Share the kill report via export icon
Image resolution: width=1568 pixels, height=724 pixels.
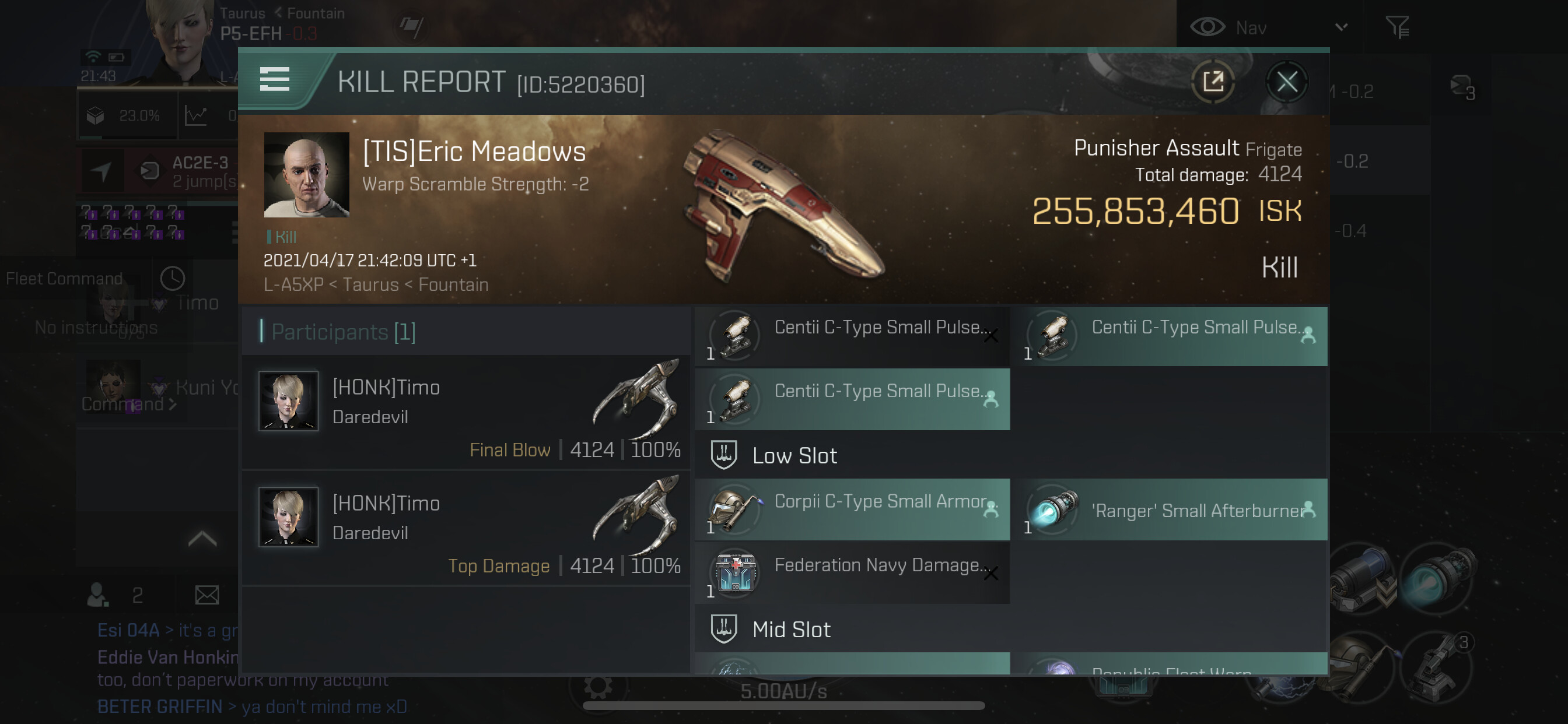coord(1213,82)
